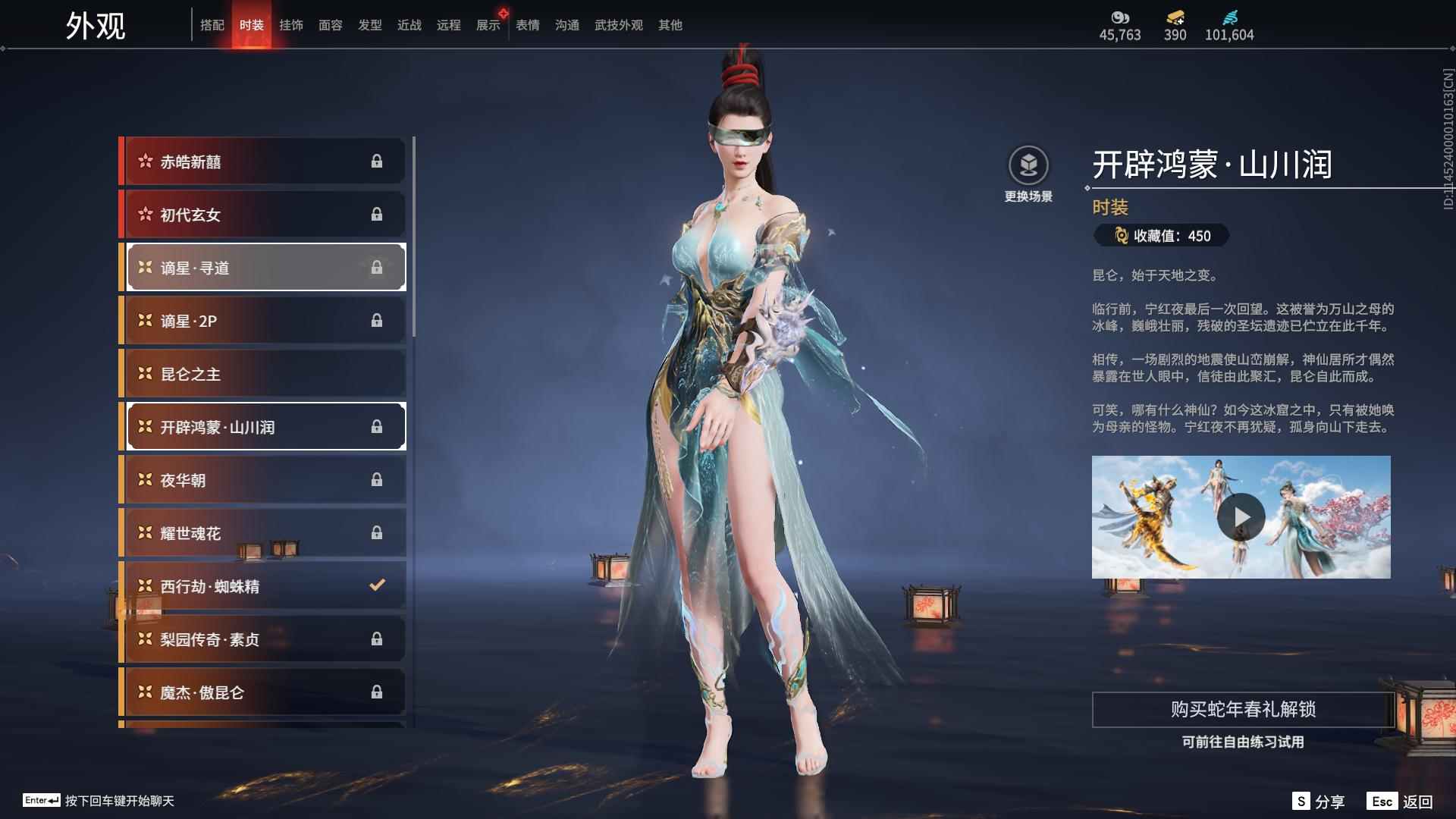Viewport: 1456px width, 819px height.
Task: Click the lock icon on 昆仑之主
Action: [378, 373]
